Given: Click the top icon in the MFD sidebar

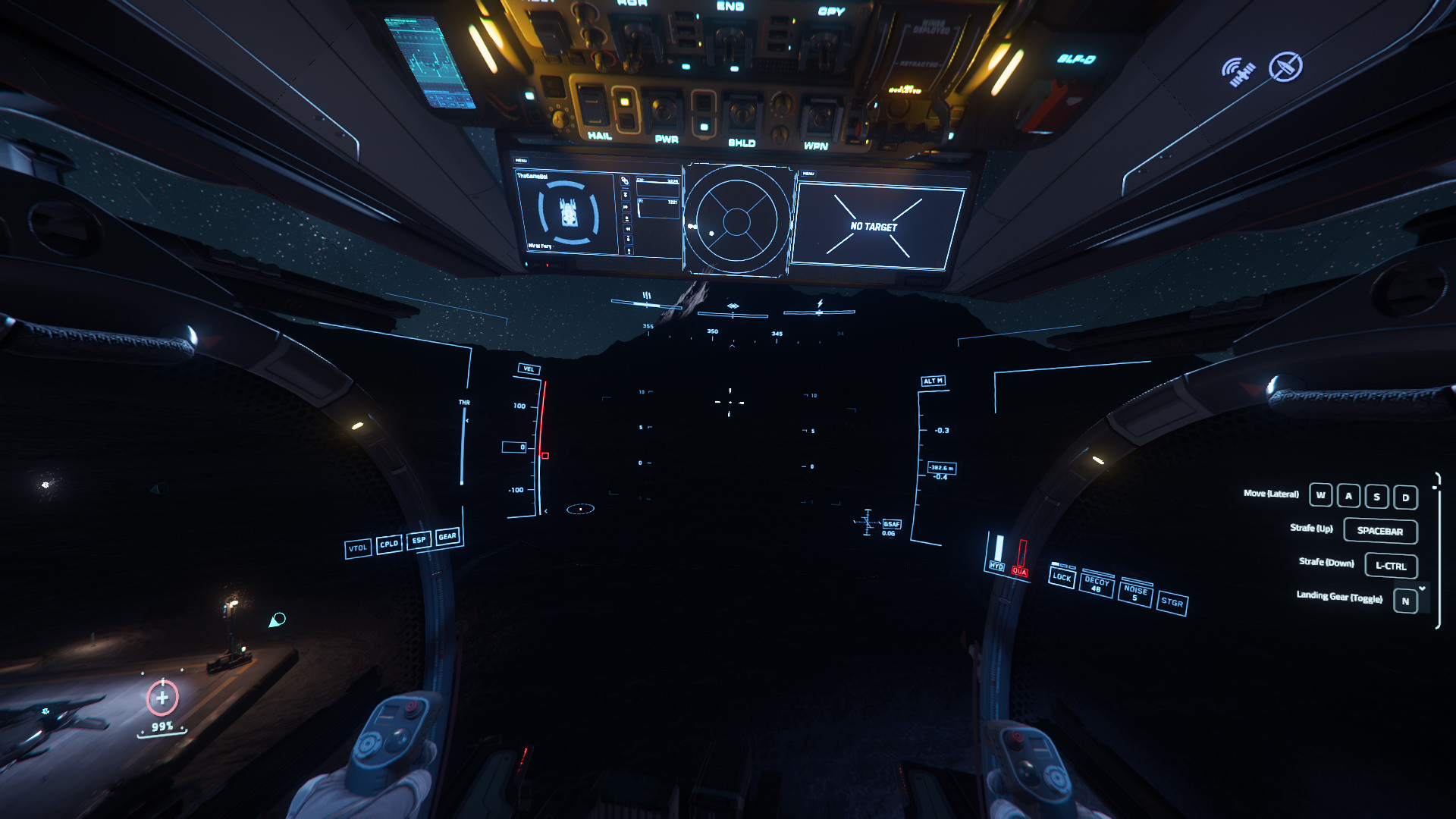Looking at the screenshot, I should [623, 179].
